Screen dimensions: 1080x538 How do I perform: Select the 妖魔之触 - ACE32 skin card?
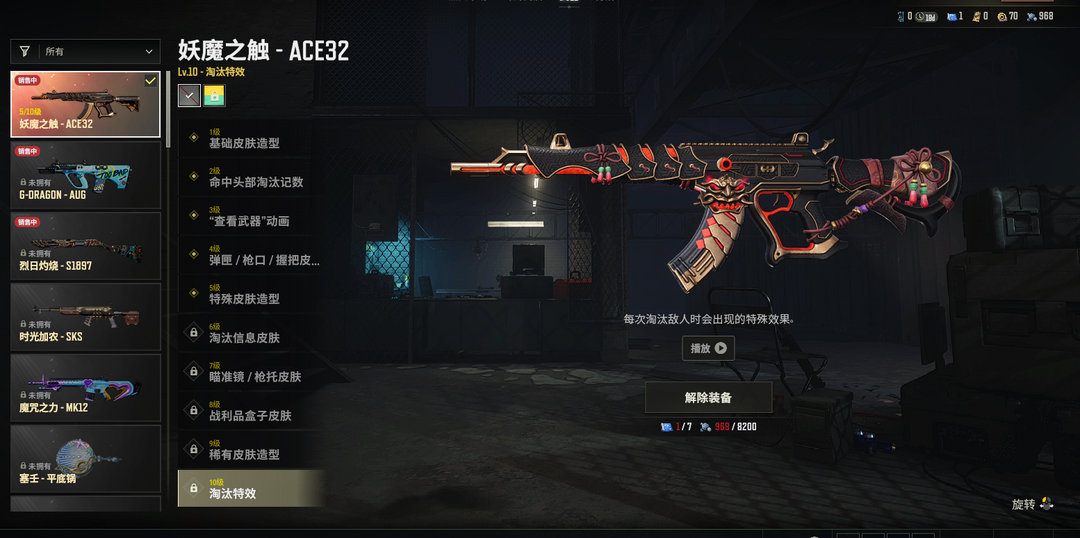[x=85, y=103]
